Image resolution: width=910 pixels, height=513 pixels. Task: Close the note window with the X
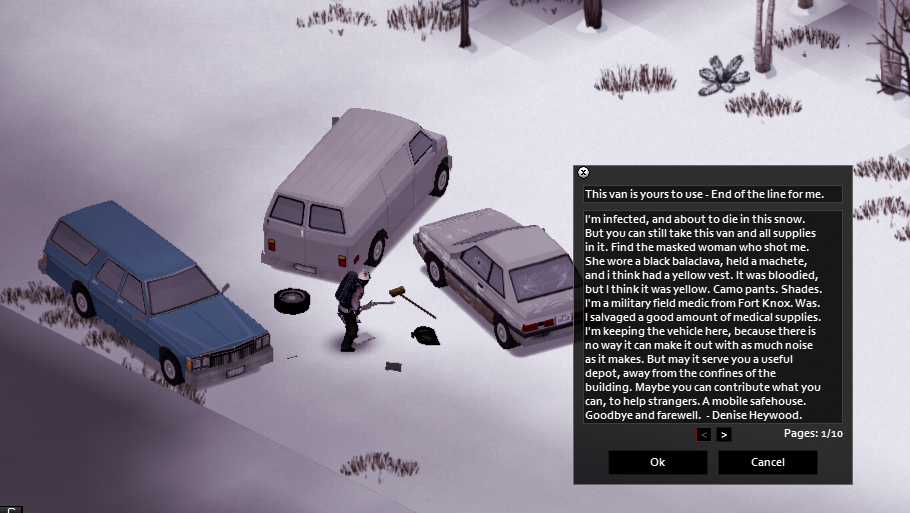pyautogui.click(x=584, y=173)
